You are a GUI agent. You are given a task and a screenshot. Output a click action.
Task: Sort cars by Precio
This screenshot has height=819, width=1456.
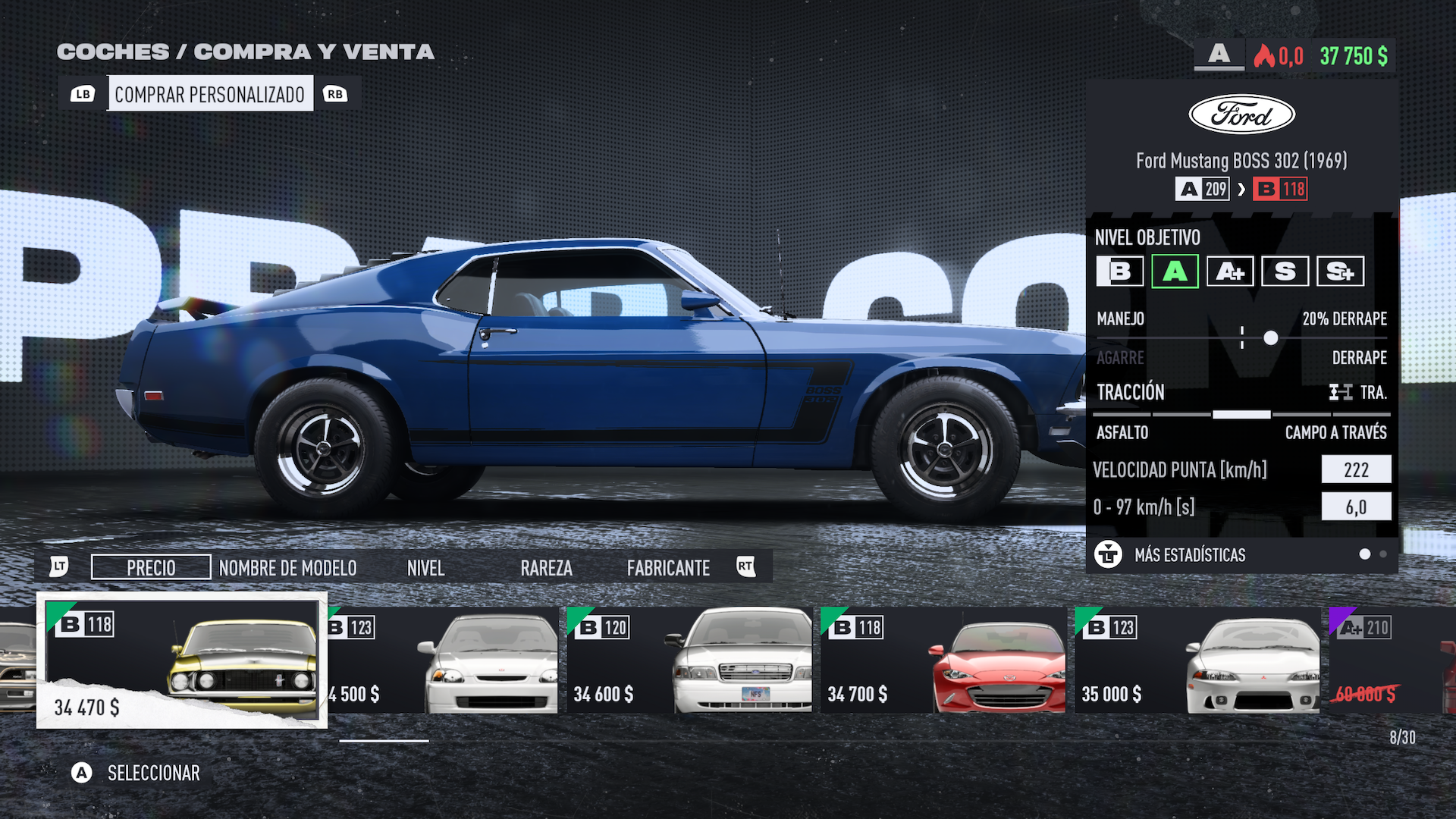coord(151,567)
